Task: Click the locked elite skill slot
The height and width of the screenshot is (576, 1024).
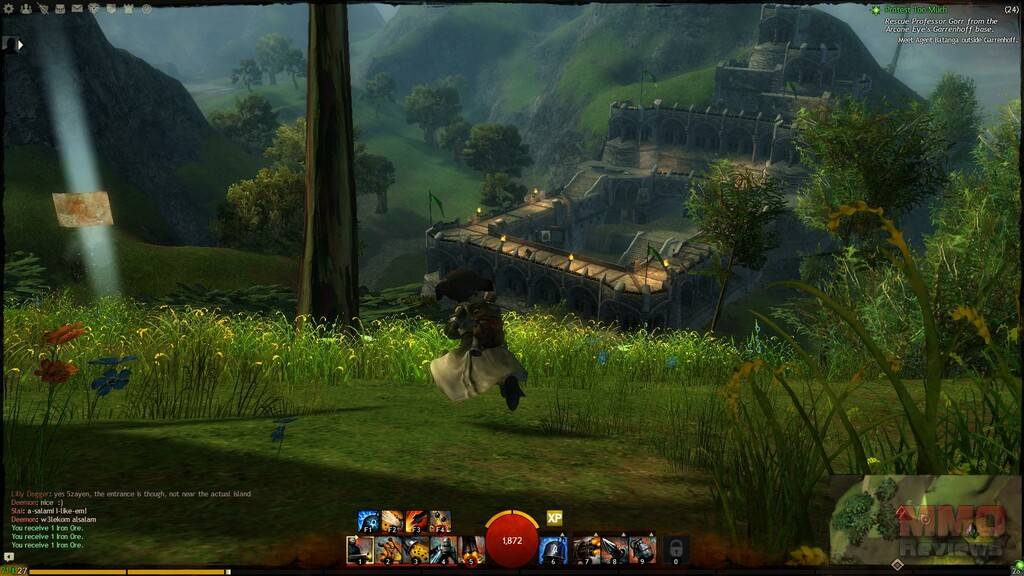Action: coord(676,549)
